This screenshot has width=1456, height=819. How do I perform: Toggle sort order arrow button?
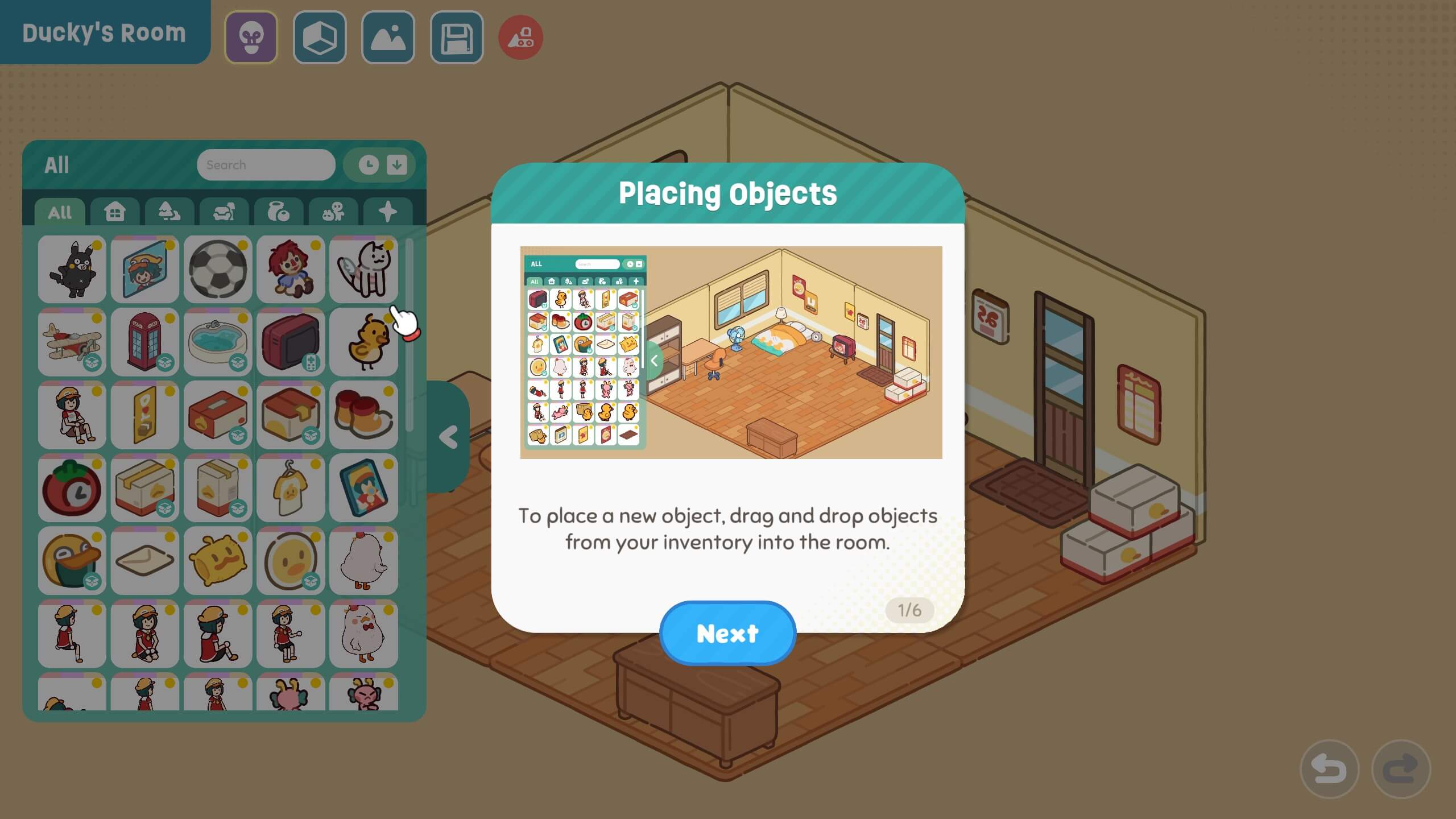(396, 165)
